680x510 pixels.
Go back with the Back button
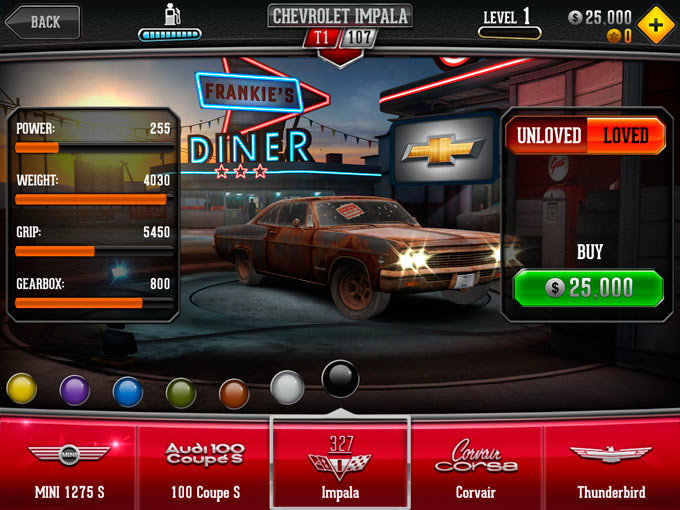click(x=40, y=22)
